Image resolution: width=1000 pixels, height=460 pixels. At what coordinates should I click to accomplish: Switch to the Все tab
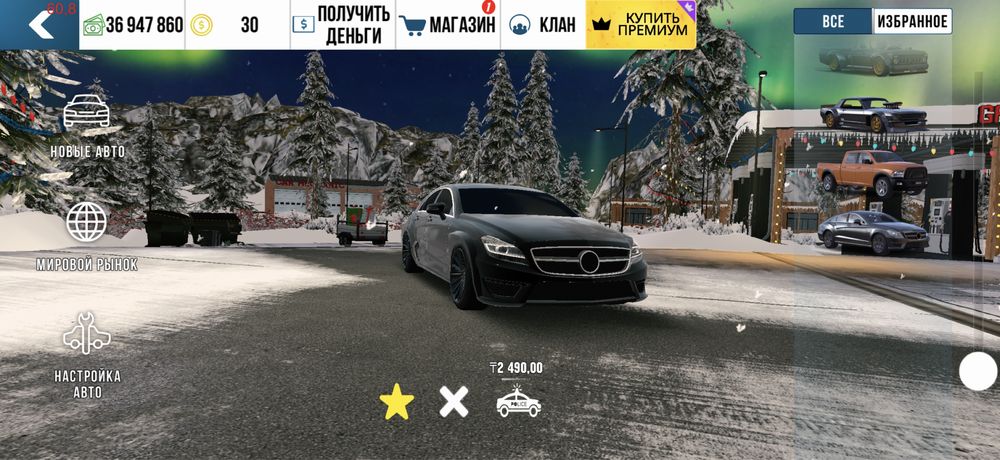[833, 21]
